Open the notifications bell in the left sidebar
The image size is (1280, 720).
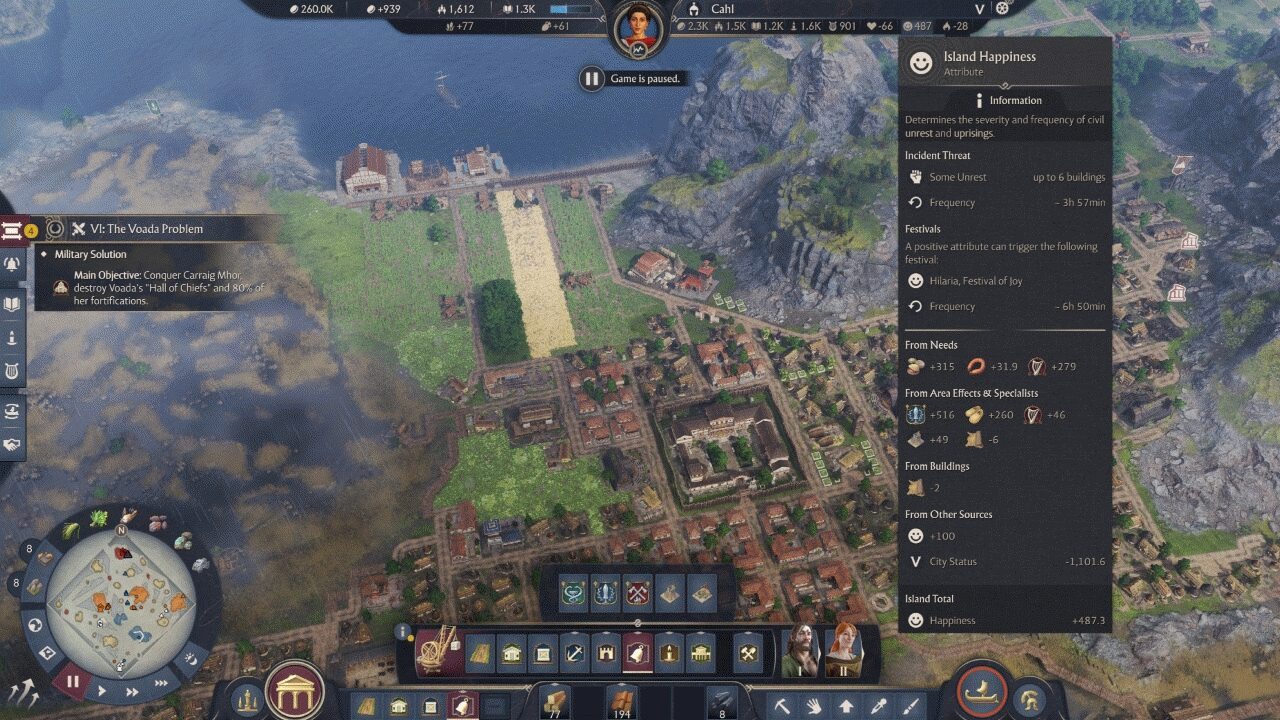tap(10, 266)
